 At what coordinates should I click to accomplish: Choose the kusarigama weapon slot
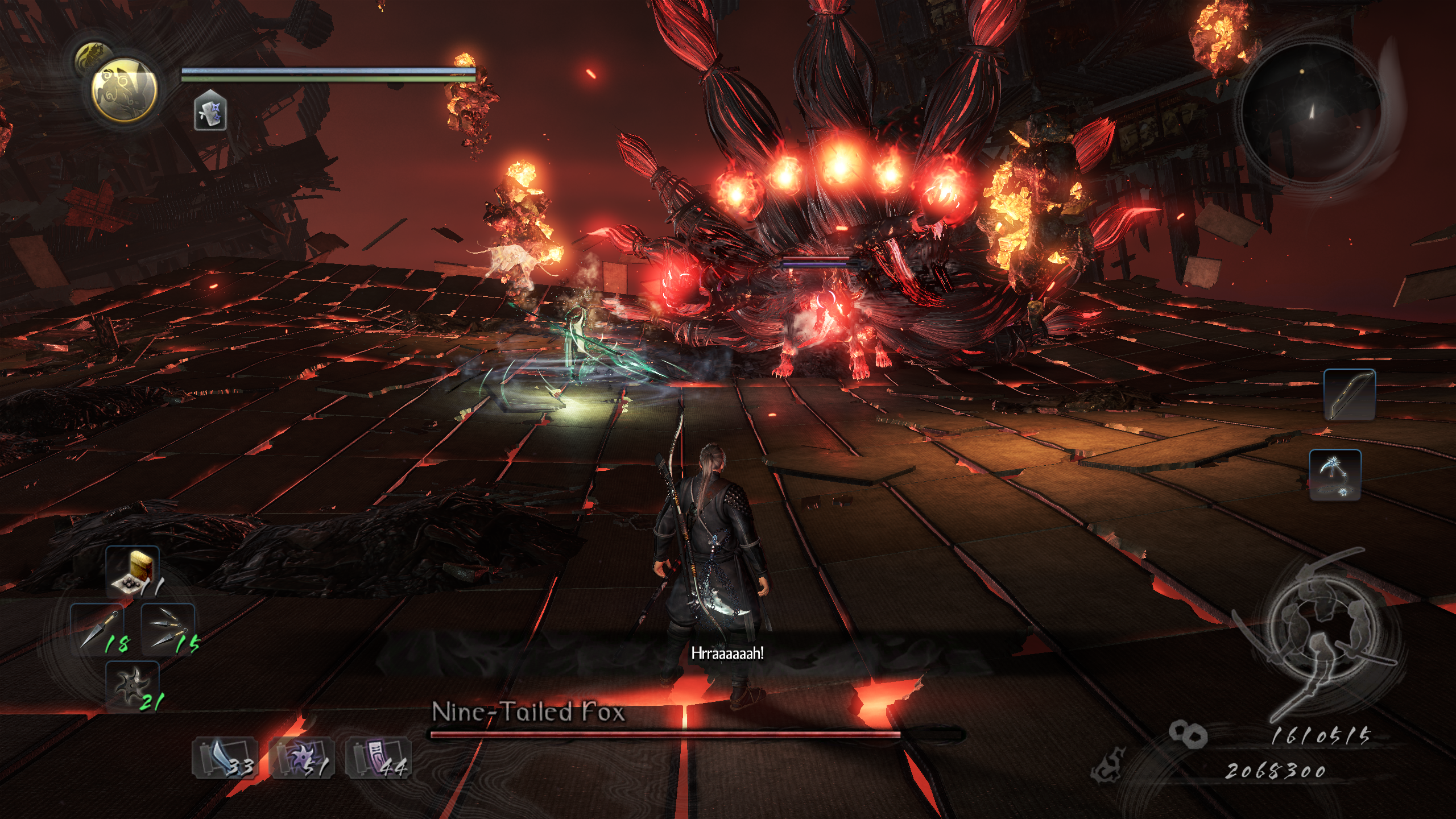pos(1335,475)
